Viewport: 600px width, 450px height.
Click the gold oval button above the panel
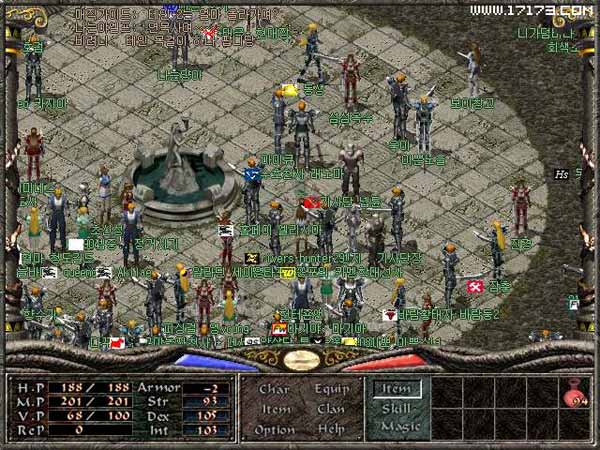click(x=299, y=359)
